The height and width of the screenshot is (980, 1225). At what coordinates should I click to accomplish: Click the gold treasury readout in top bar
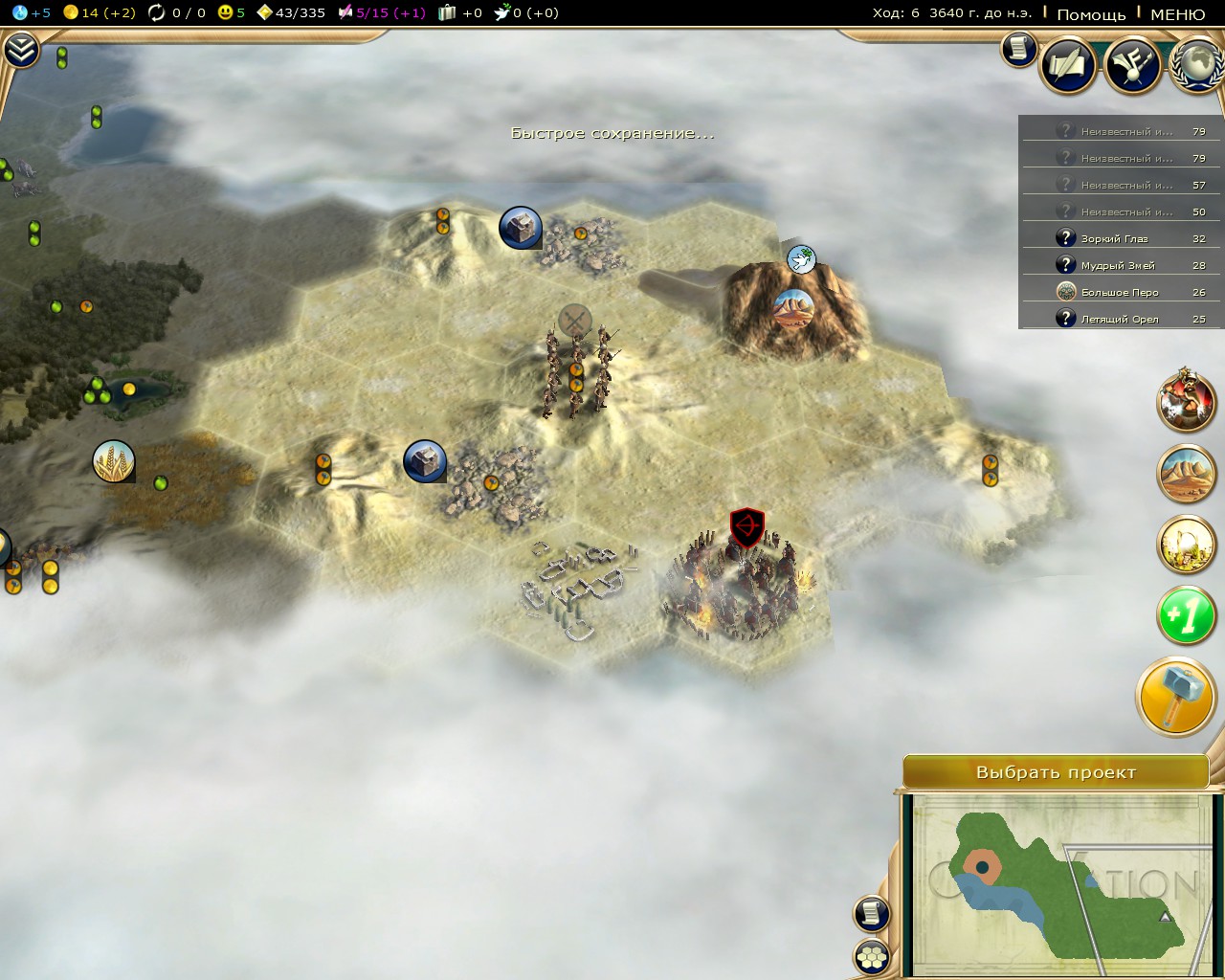click(100, 12)
